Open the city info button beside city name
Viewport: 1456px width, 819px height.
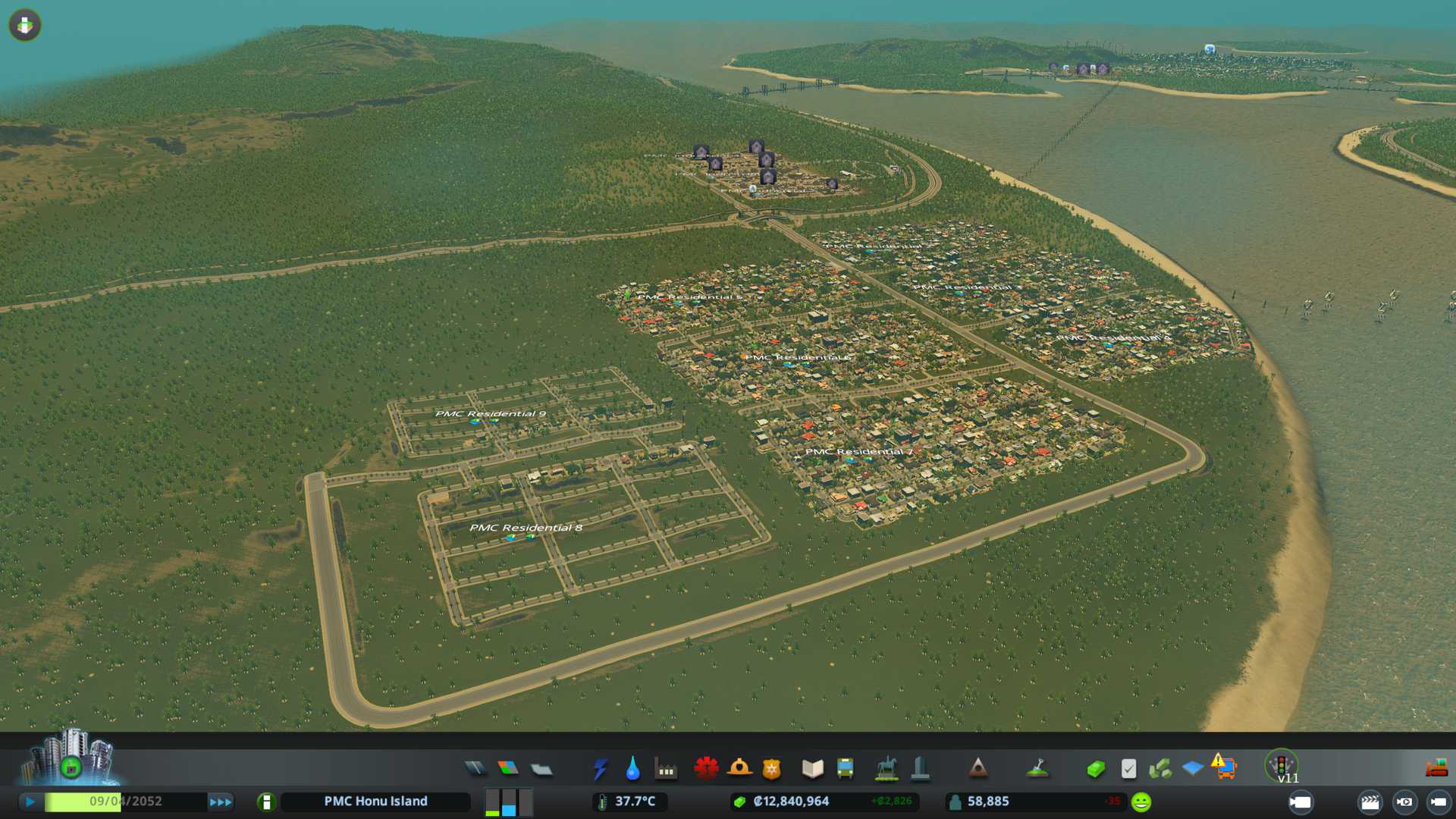(x=266, y=802)
